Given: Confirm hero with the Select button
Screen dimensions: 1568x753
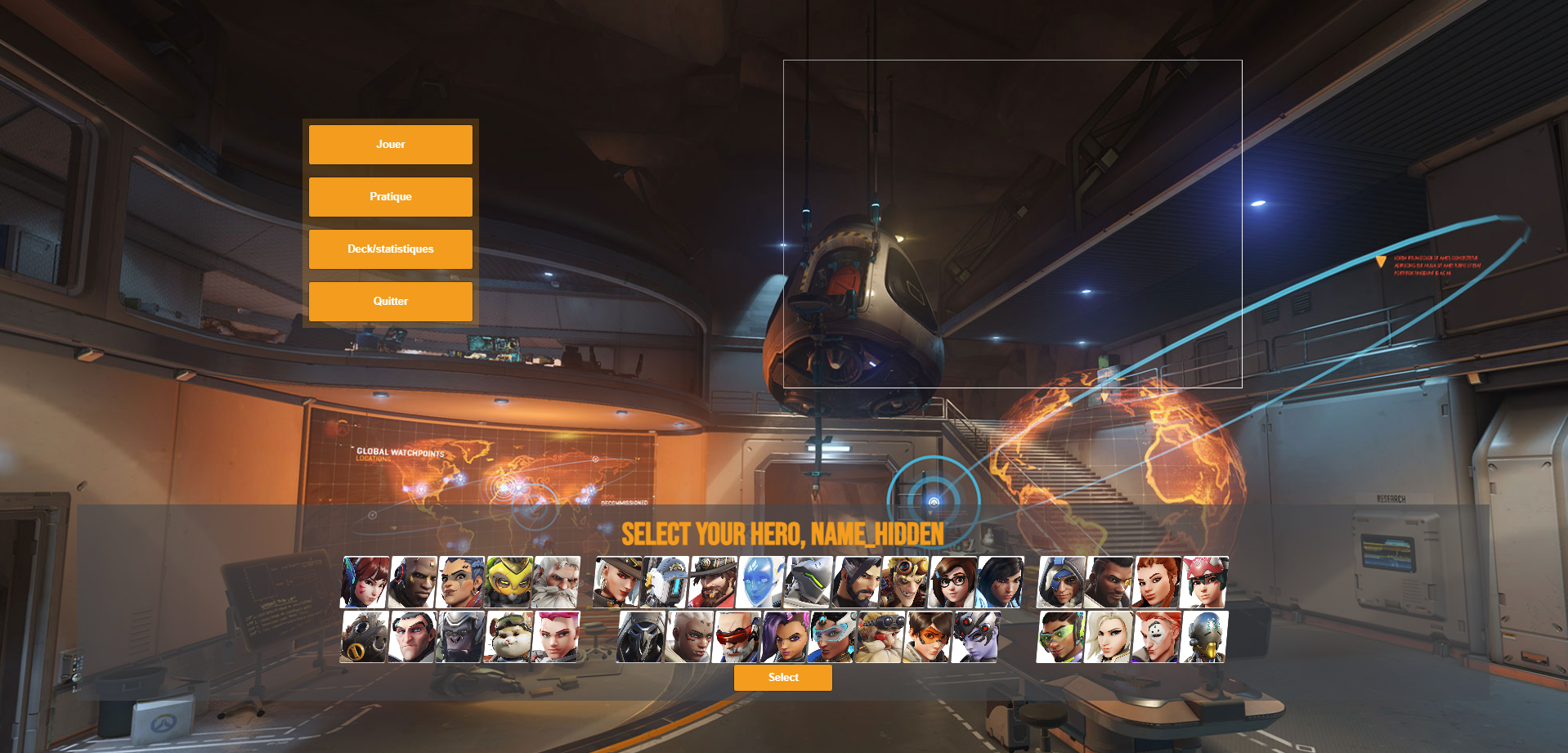Looking at the screenshot, I should tap(782, 678).
